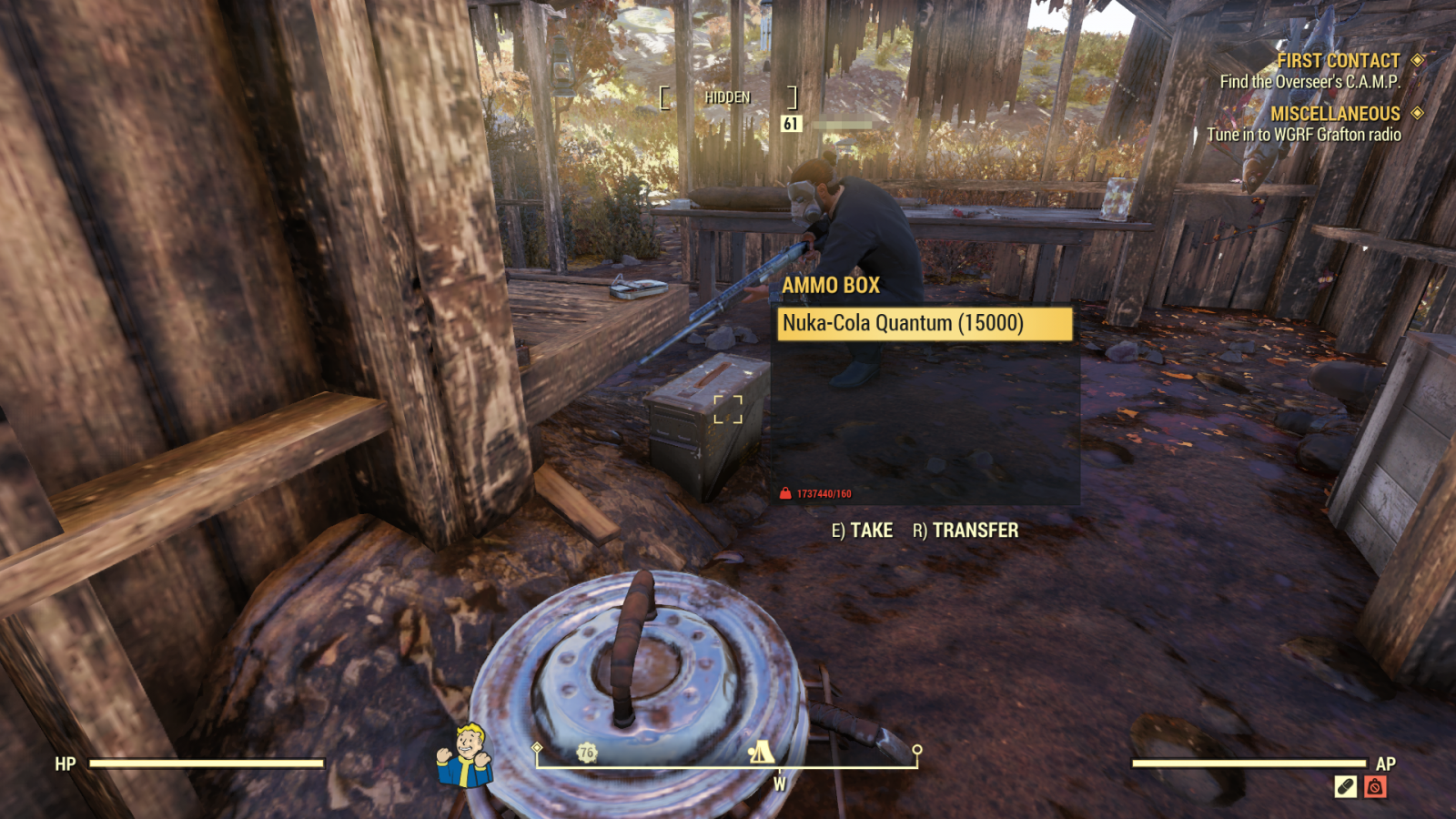Click the red status effect icon
The width and height of the screenshot is (1456, 819).
click(1375, 787)
